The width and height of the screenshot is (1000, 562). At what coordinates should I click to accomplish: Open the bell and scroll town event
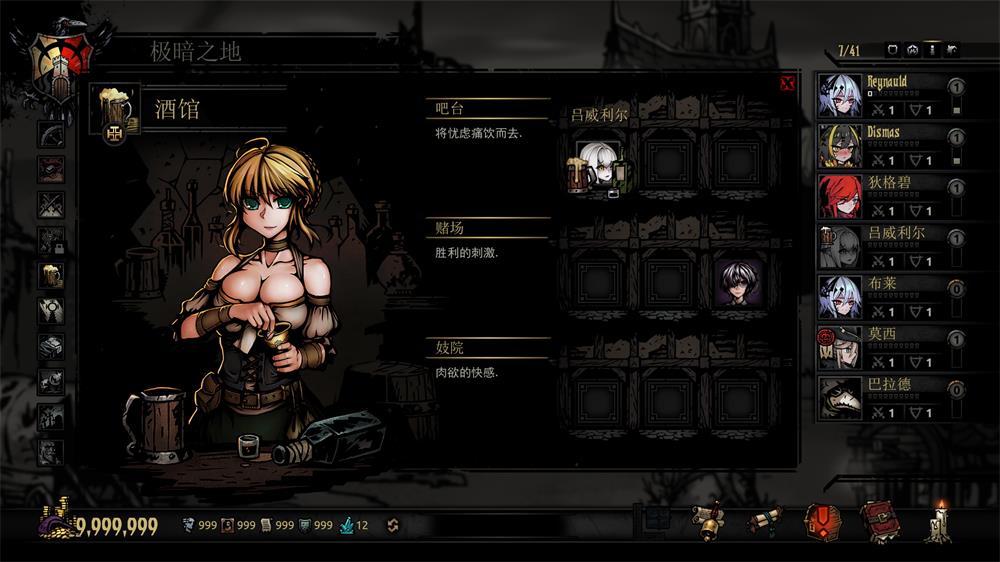click(709, 521)
